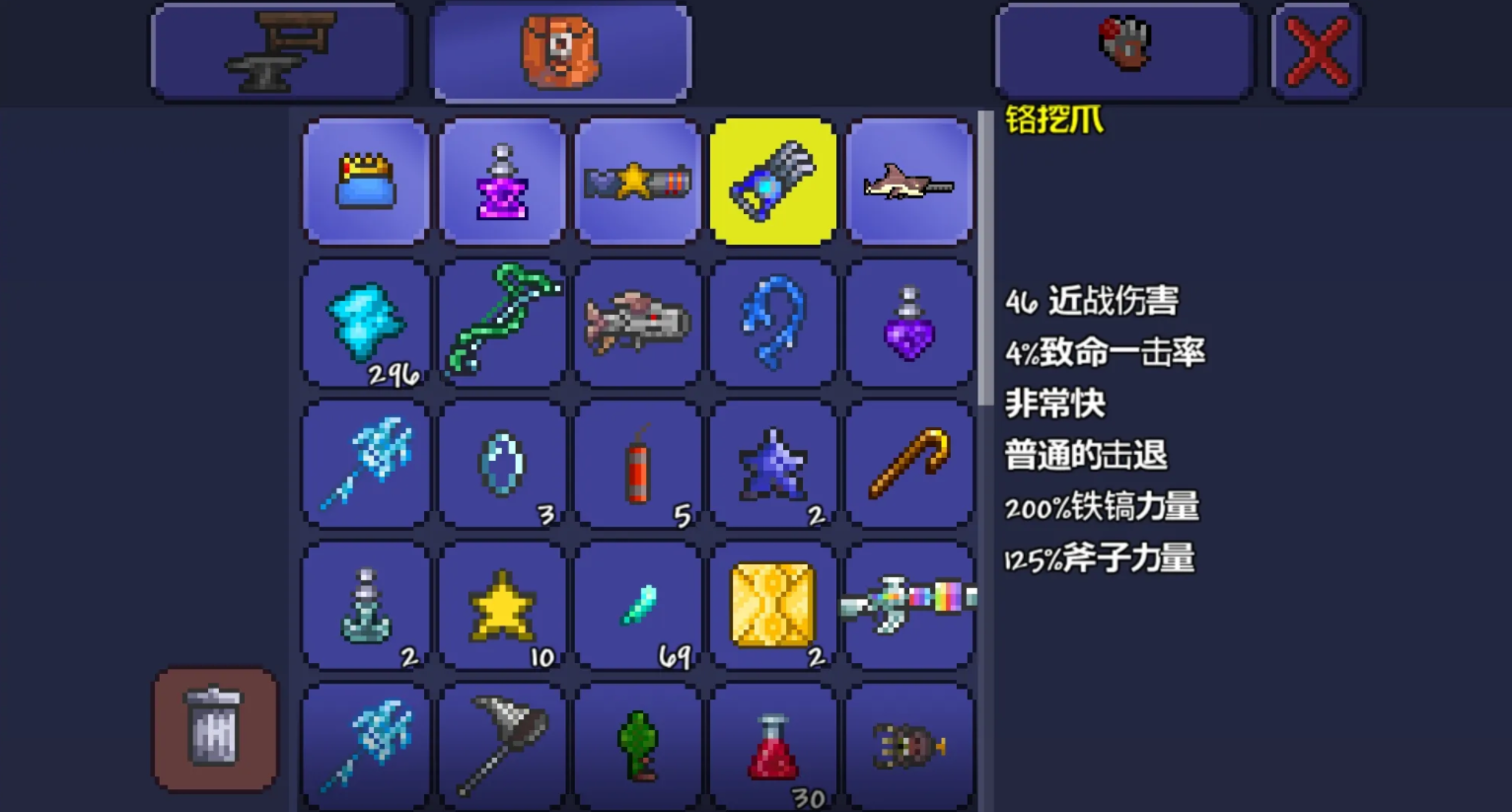Select the stack of 30 healing potions

pos(773,747)
